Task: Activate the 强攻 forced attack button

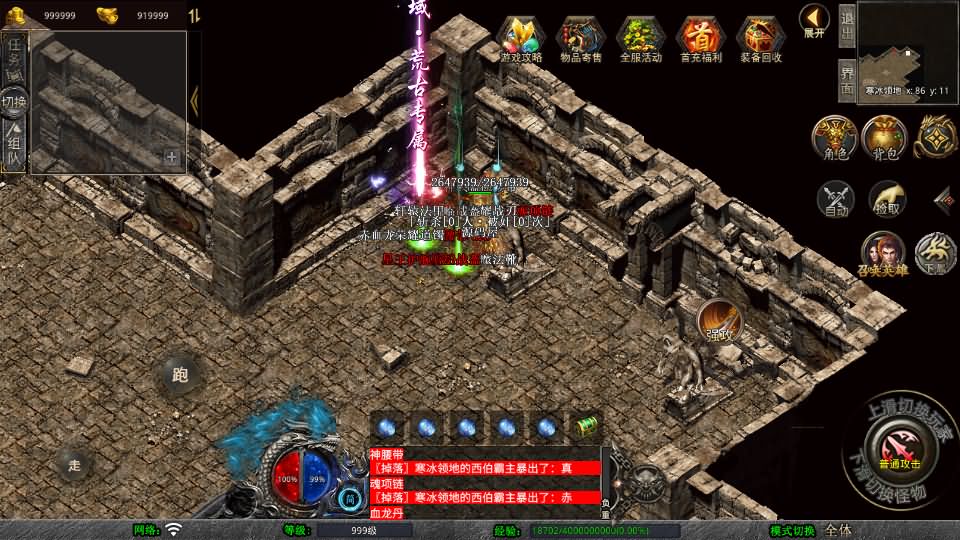Action: [719, 320]
